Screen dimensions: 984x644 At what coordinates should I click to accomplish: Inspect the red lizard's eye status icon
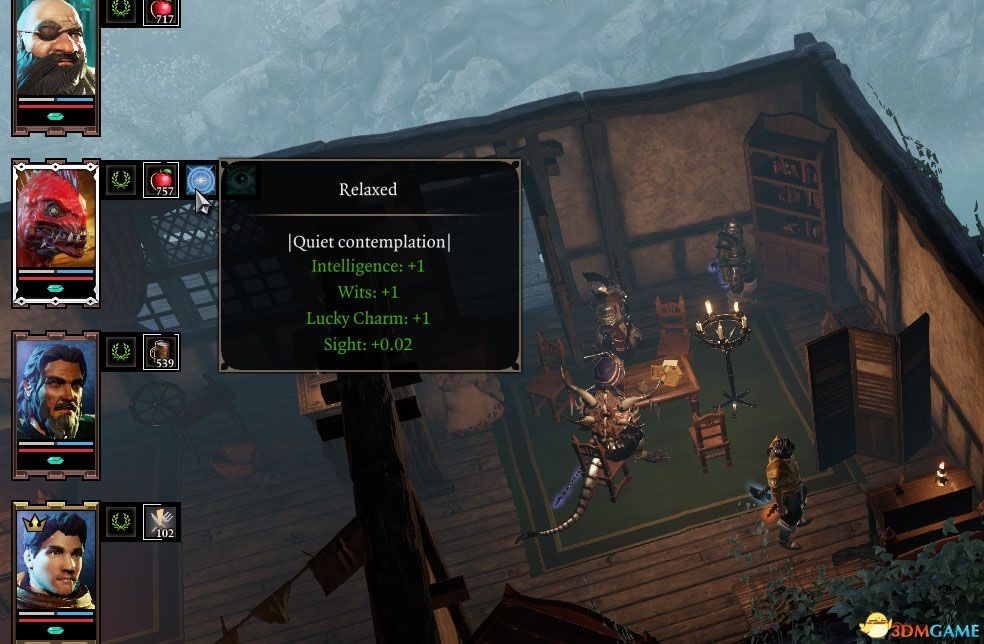[x=240, y=180]
